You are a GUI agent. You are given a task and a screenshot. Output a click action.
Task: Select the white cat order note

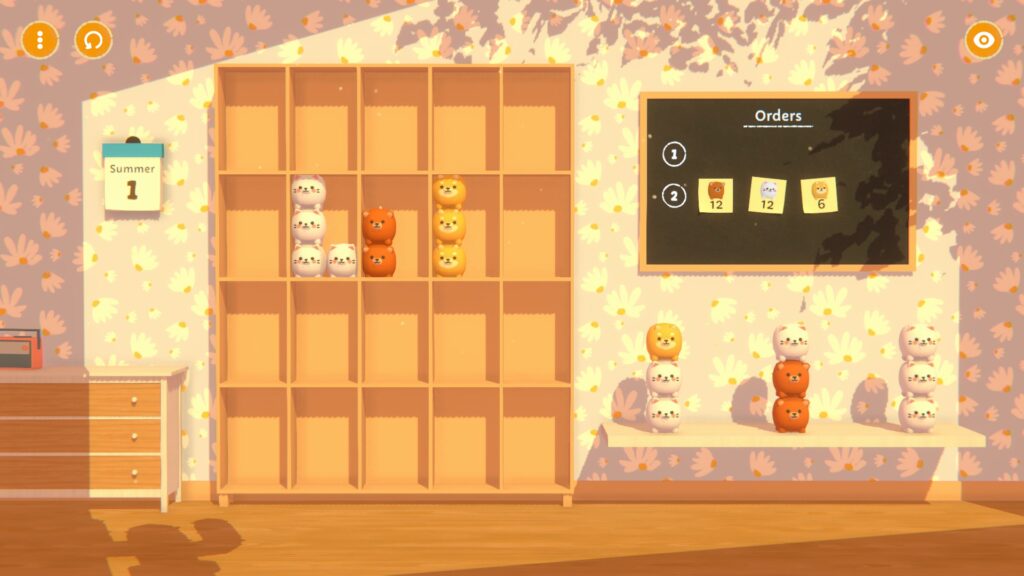click(768, 195)
